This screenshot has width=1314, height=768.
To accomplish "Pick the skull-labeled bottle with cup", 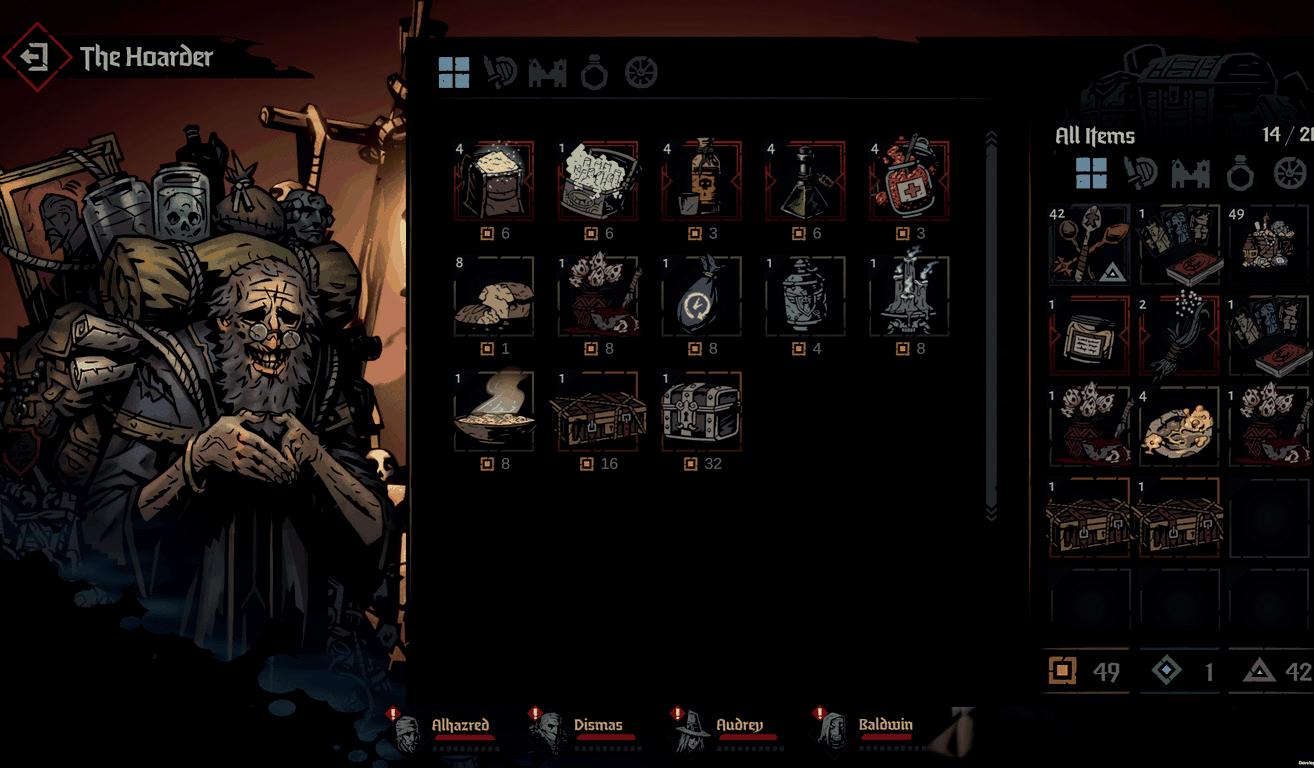I will point(701,181).
